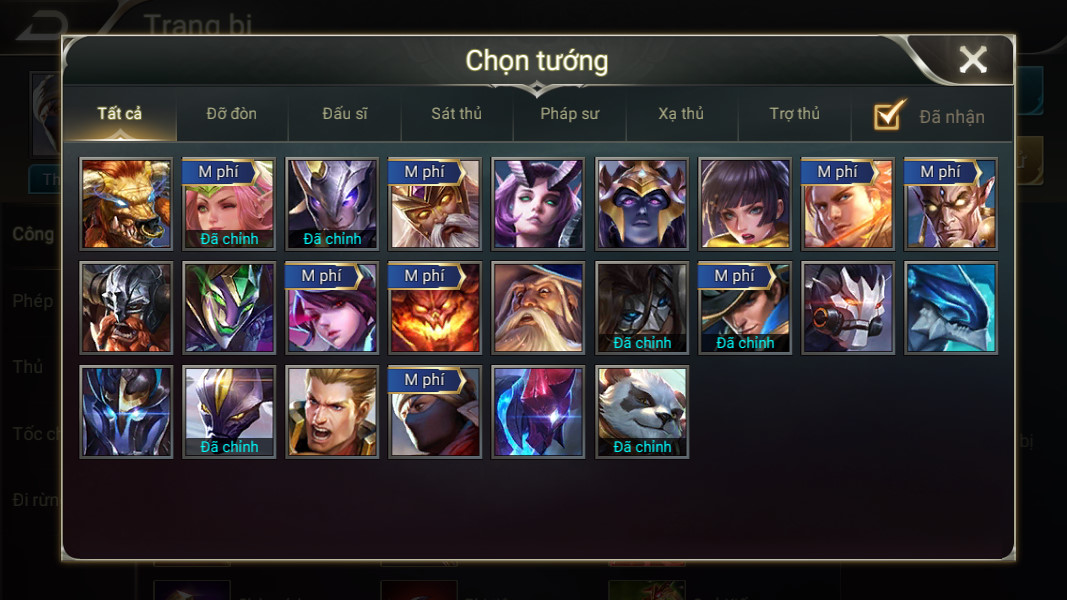
Task: Choose the red fire demon hero portrait
Action: (435, 307)
